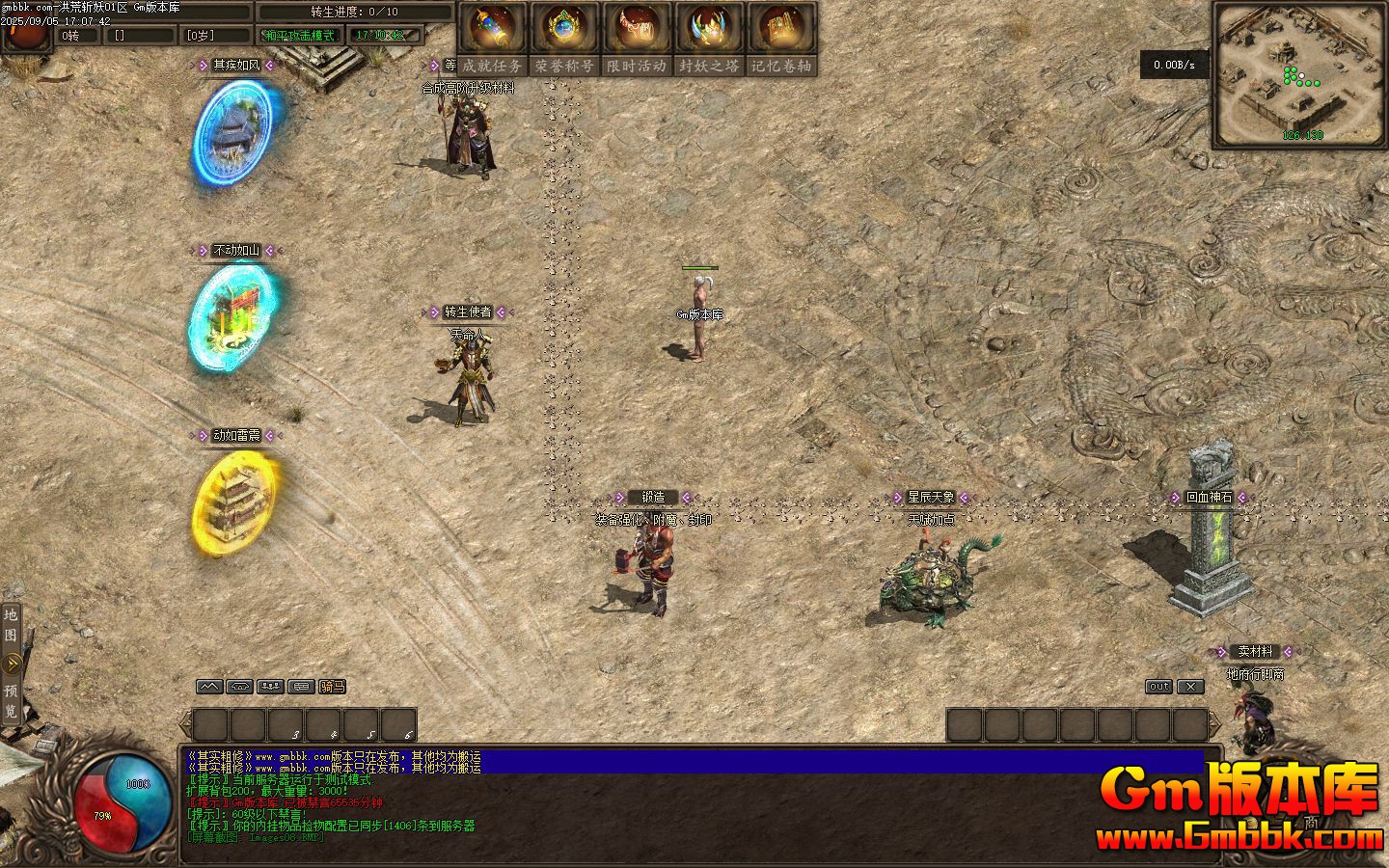Click the hotbar slot numbered 6
The image size is (1389, 868).
(x=399, y=725)
